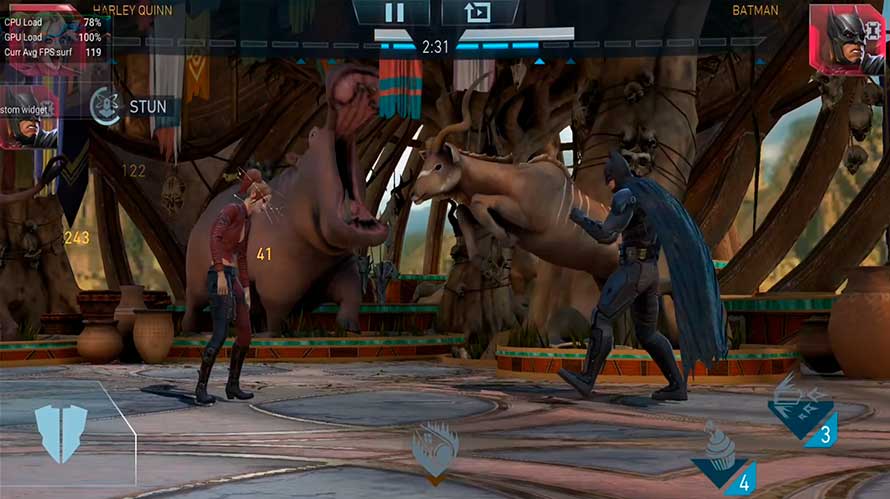This screenshot has height=499, width=890.
Task: Pause the fight with the pause button
Action: (x=394, y=12)
